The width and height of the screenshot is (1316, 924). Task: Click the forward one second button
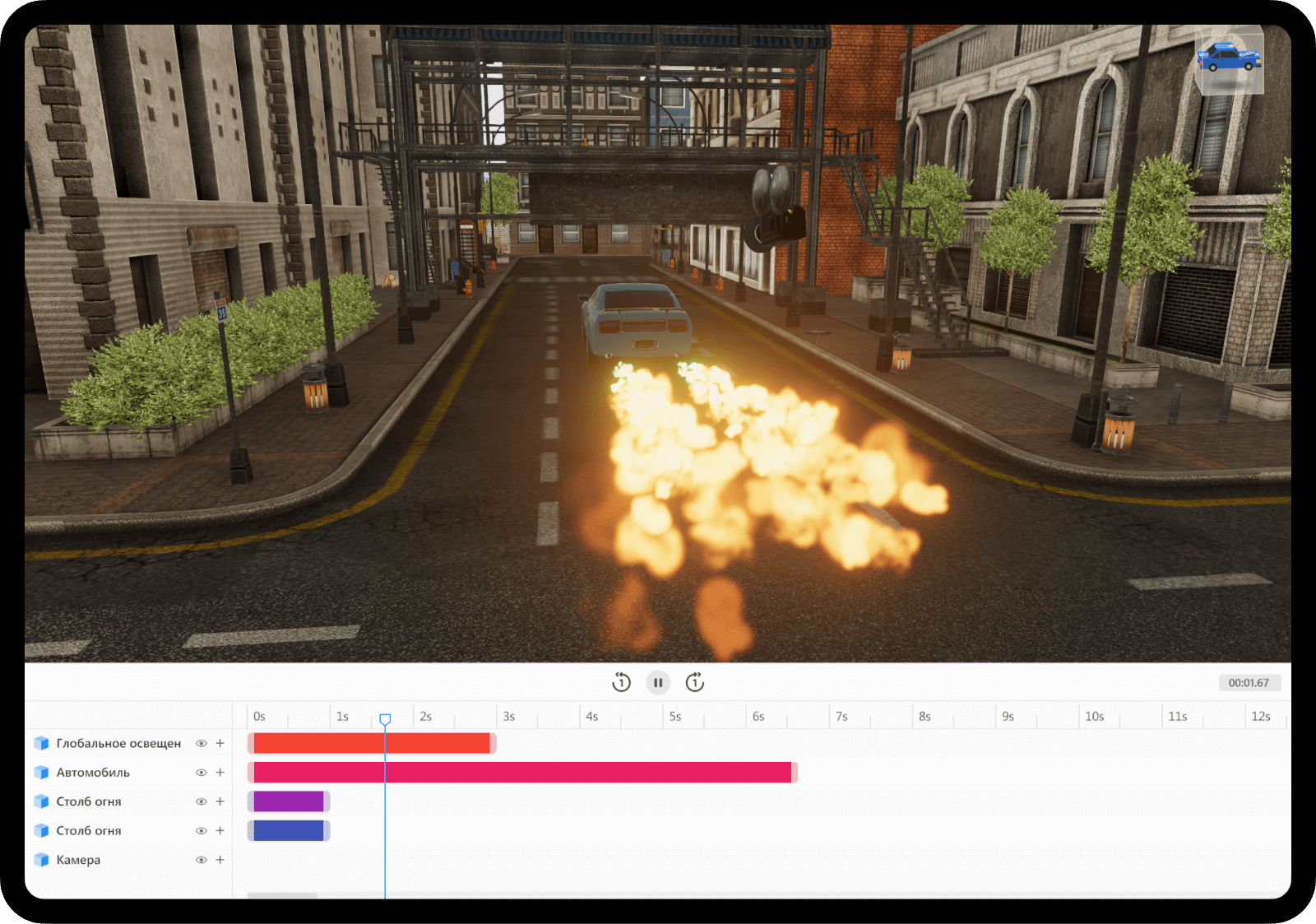click(x=695, y=682)
